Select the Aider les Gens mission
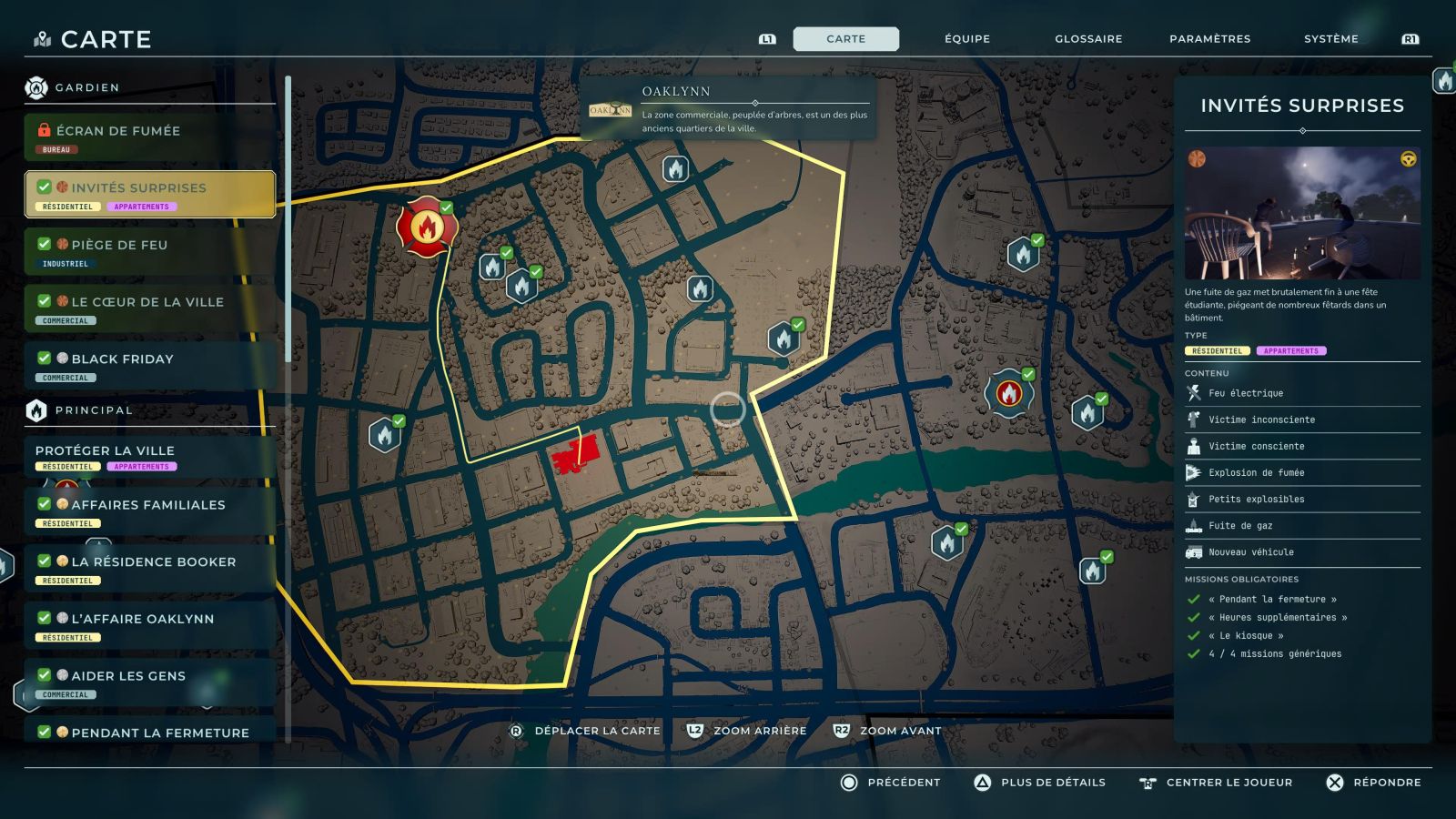The image size is (1456, 819). pyautogui.click(x=149, y=682)
